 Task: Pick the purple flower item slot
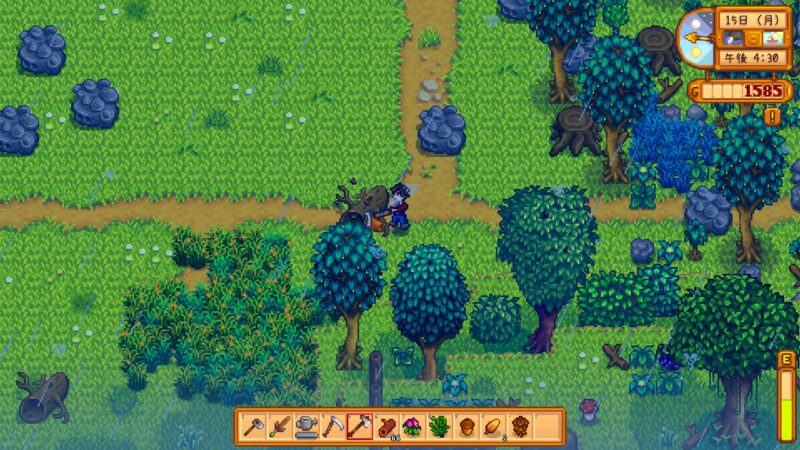[x=412, y=427]
